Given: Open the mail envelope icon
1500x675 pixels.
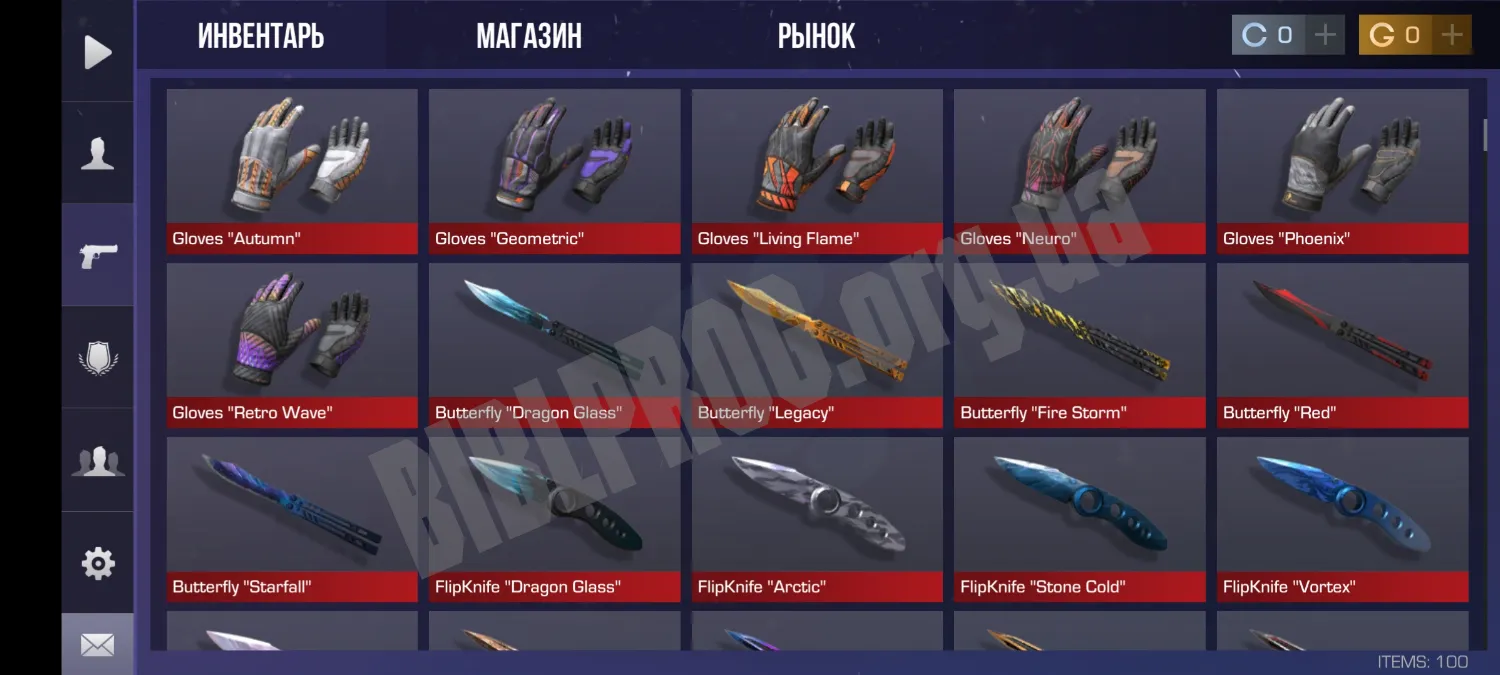Looking at the screenshot, I should click(x=98, y=645).
